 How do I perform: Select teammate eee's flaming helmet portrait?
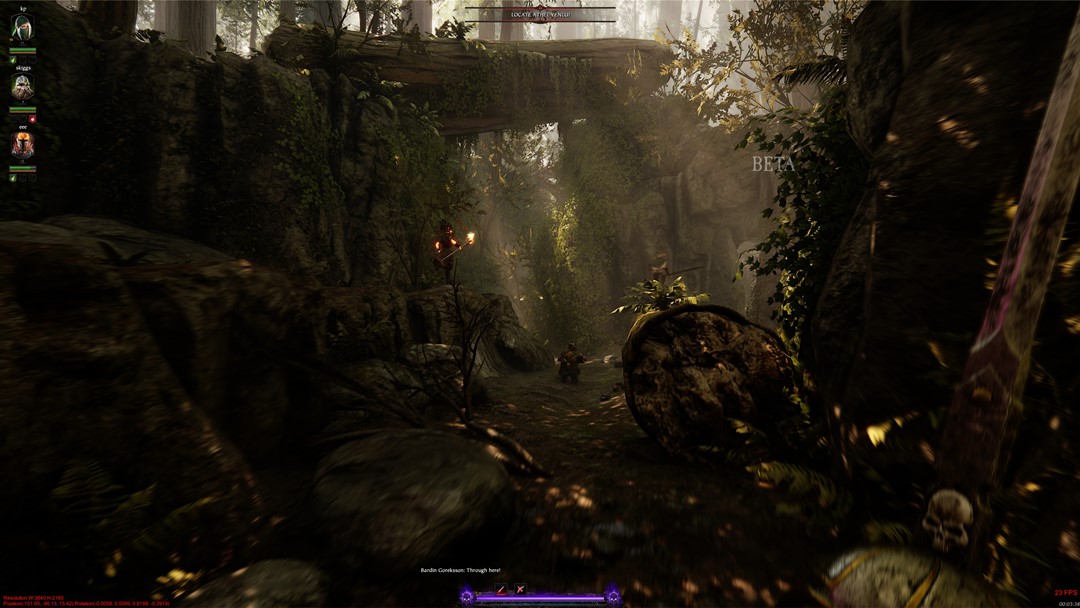click(22, 147)
